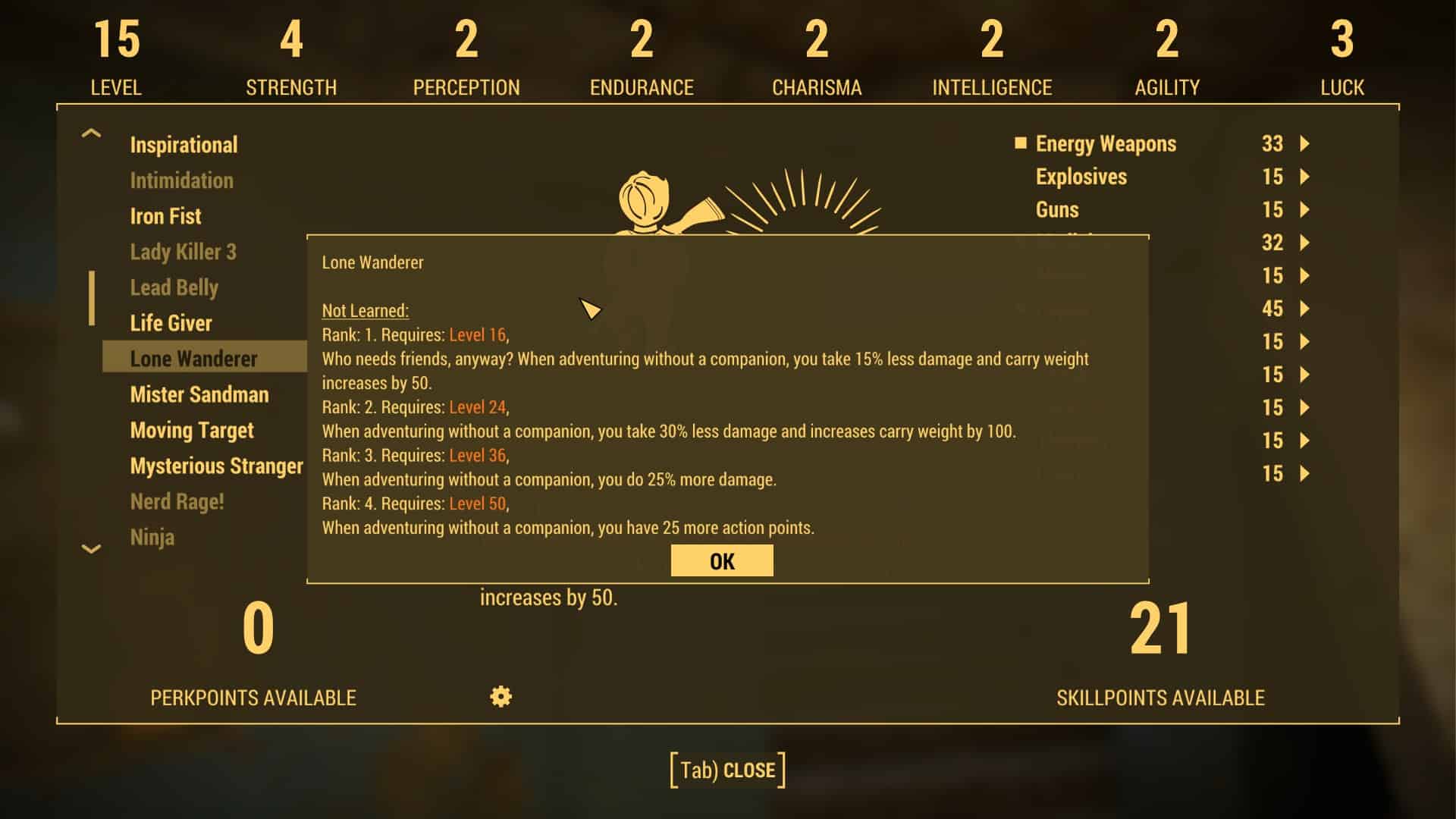
Task: Increase the Guns skill with its arrow
Action: (1304, 209)
